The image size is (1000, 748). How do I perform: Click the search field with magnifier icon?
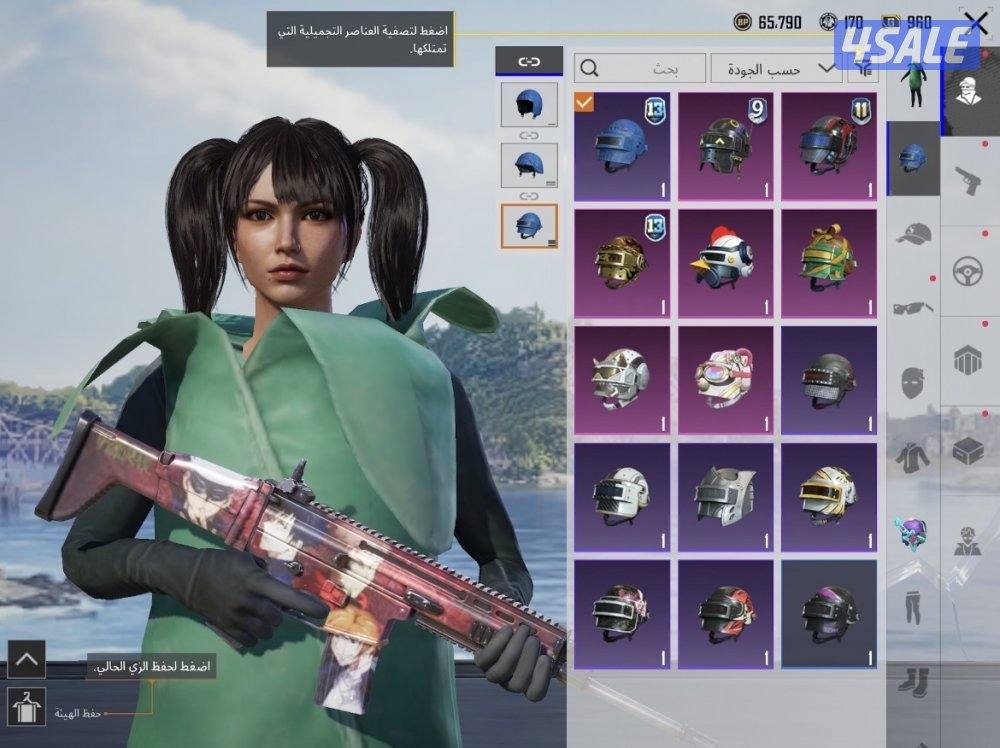tap(640, 68)
